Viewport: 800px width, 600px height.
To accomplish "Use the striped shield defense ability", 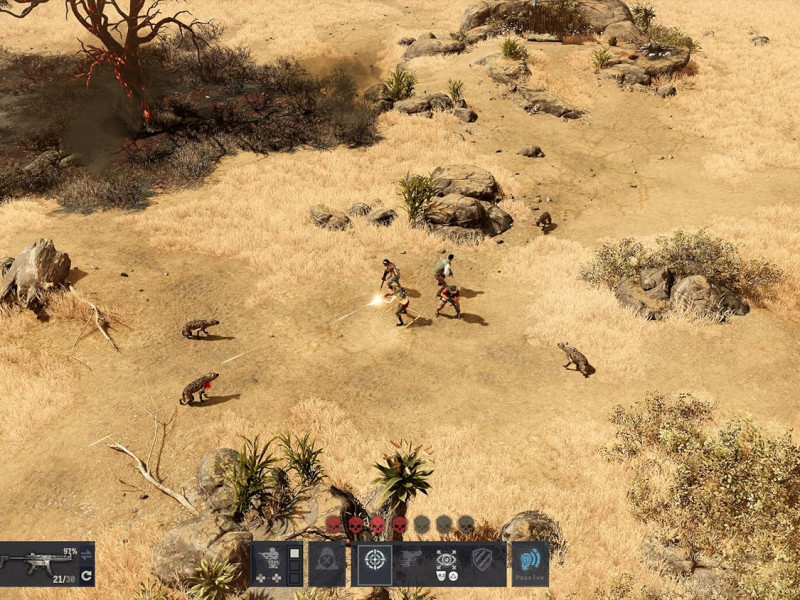I will pyautogui.click(x=482, y=564).
